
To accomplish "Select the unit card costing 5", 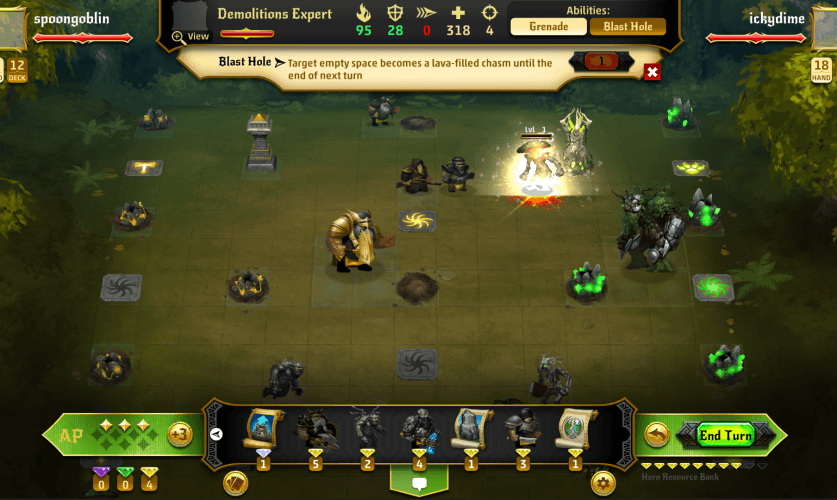I will [x=316, y=430].
